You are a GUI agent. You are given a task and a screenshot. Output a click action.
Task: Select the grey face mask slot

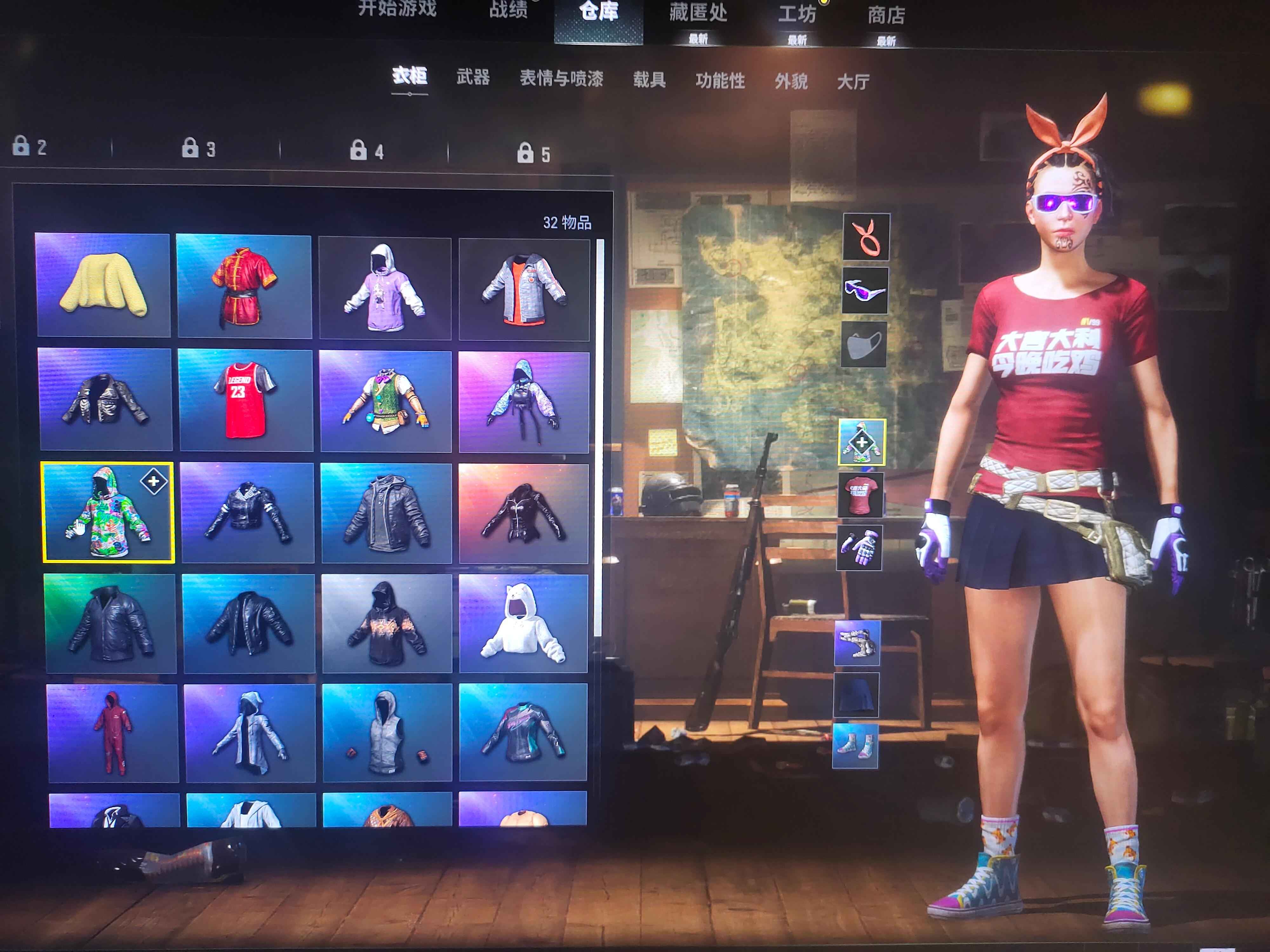(x=864, y=344)
